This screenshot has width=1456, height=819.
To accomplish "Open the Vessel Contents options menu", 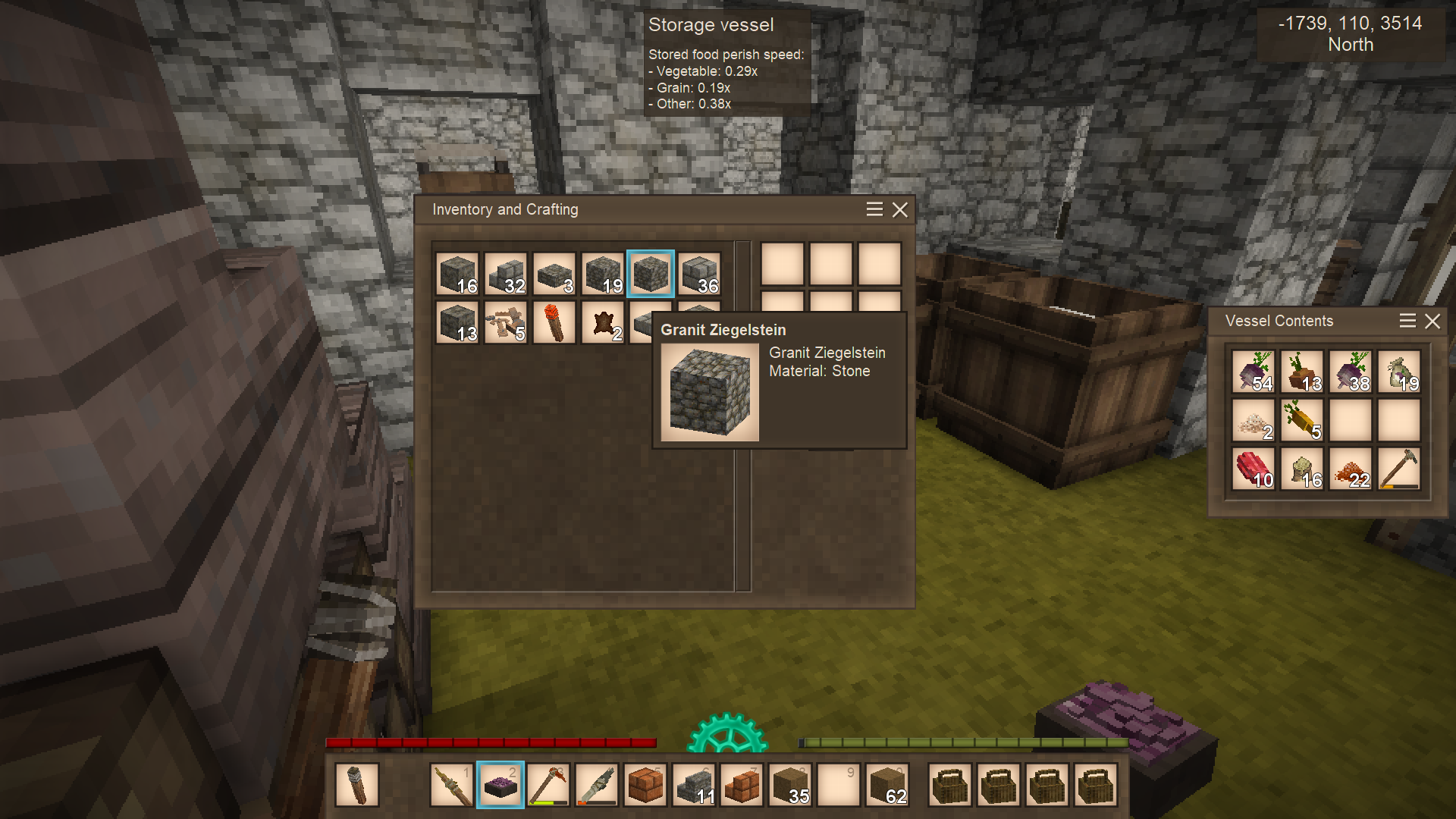I will point(1407,322).
